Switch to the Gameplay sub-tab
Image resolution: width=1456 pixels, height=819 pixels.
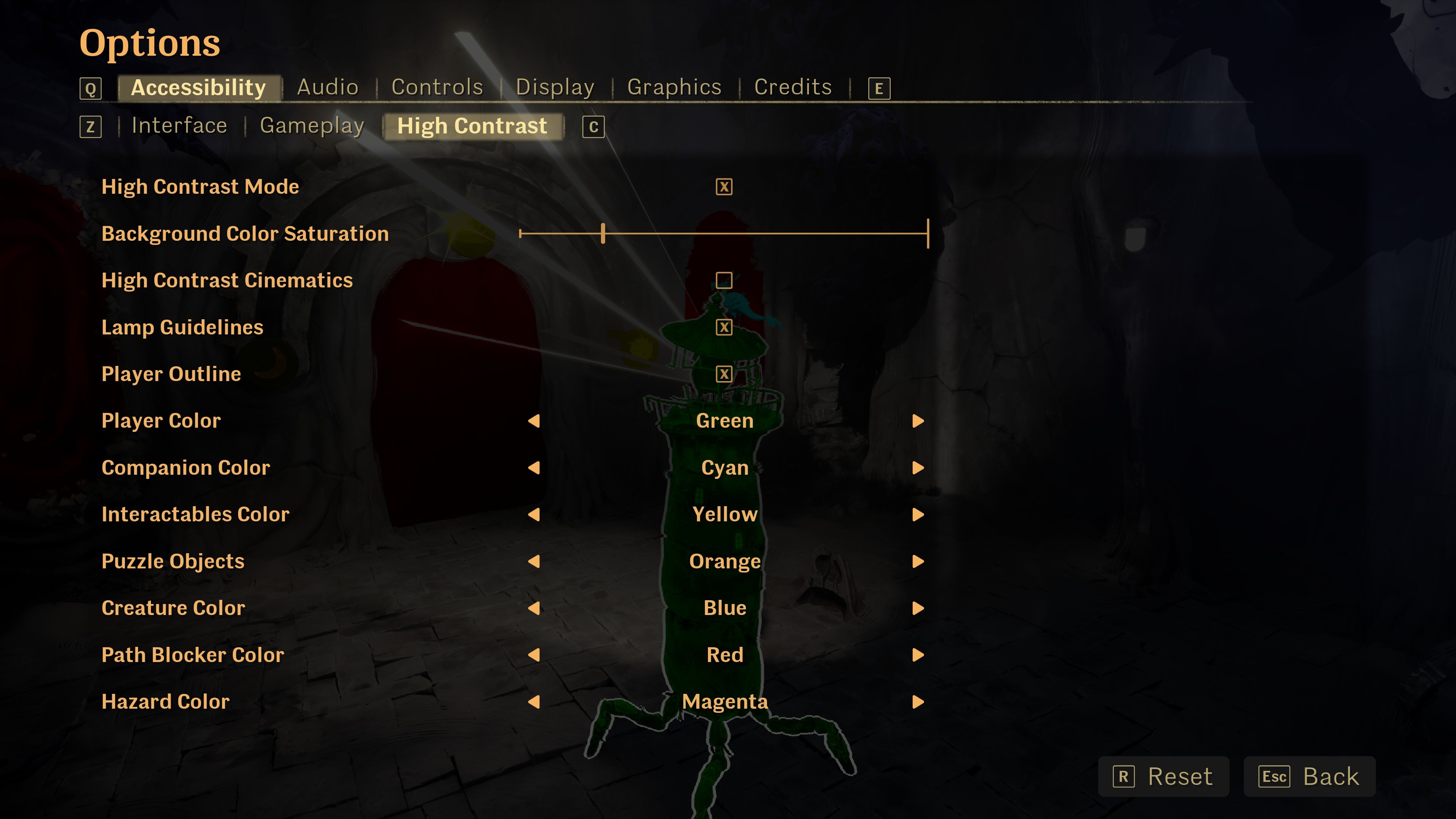[312, 126]
